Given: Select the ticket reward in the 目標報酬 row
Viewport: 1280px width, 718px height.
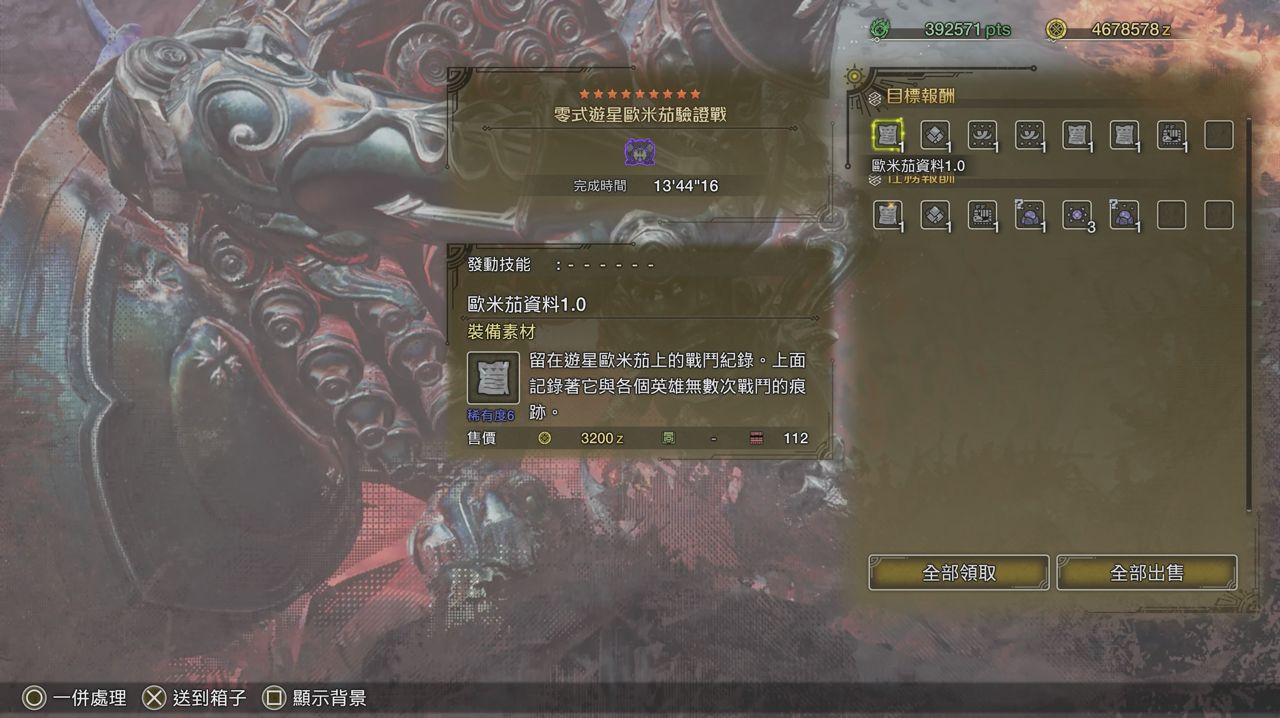Looking at the screenshot, I should tap(1172, 135).
